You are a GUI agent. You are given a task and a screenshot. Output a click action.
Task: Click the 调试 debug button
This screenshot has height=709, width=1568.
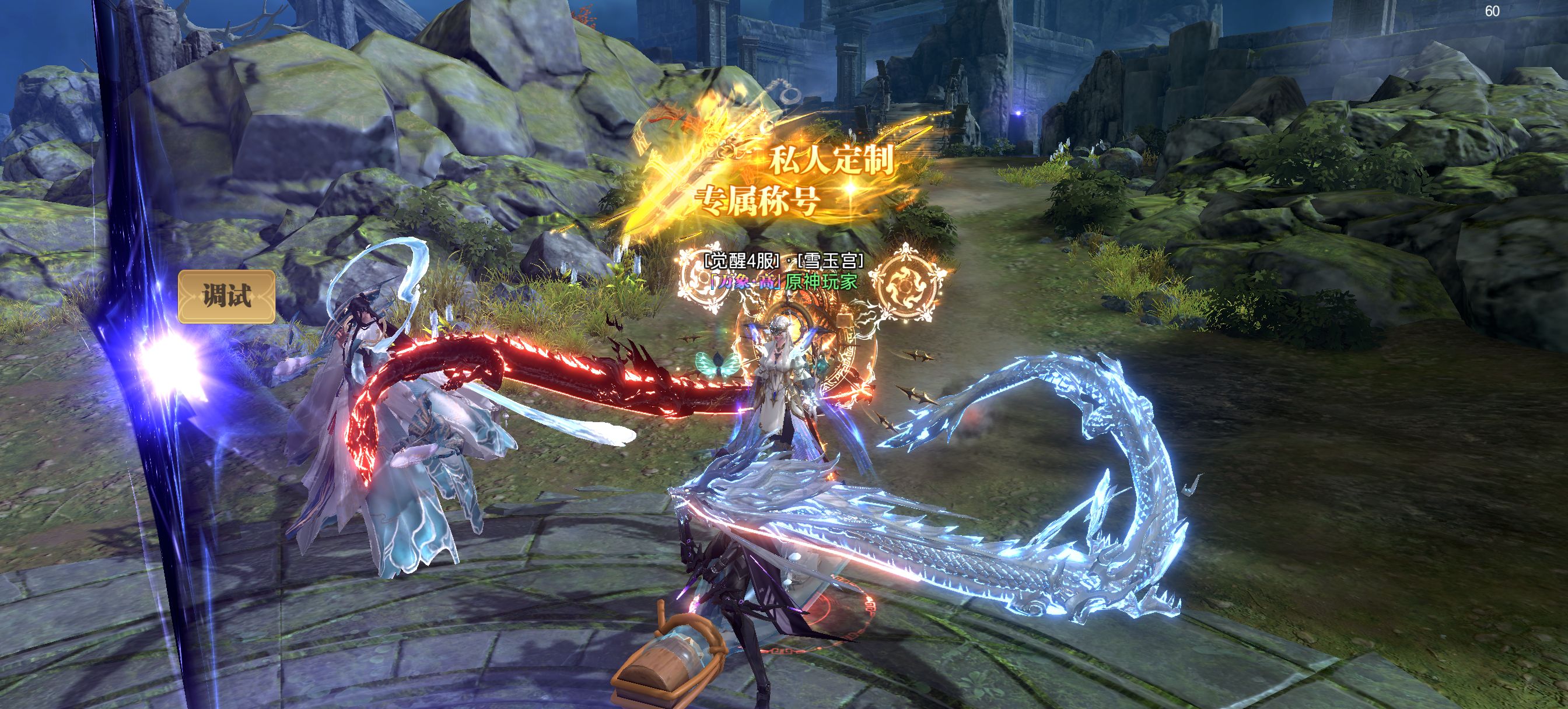226,296
